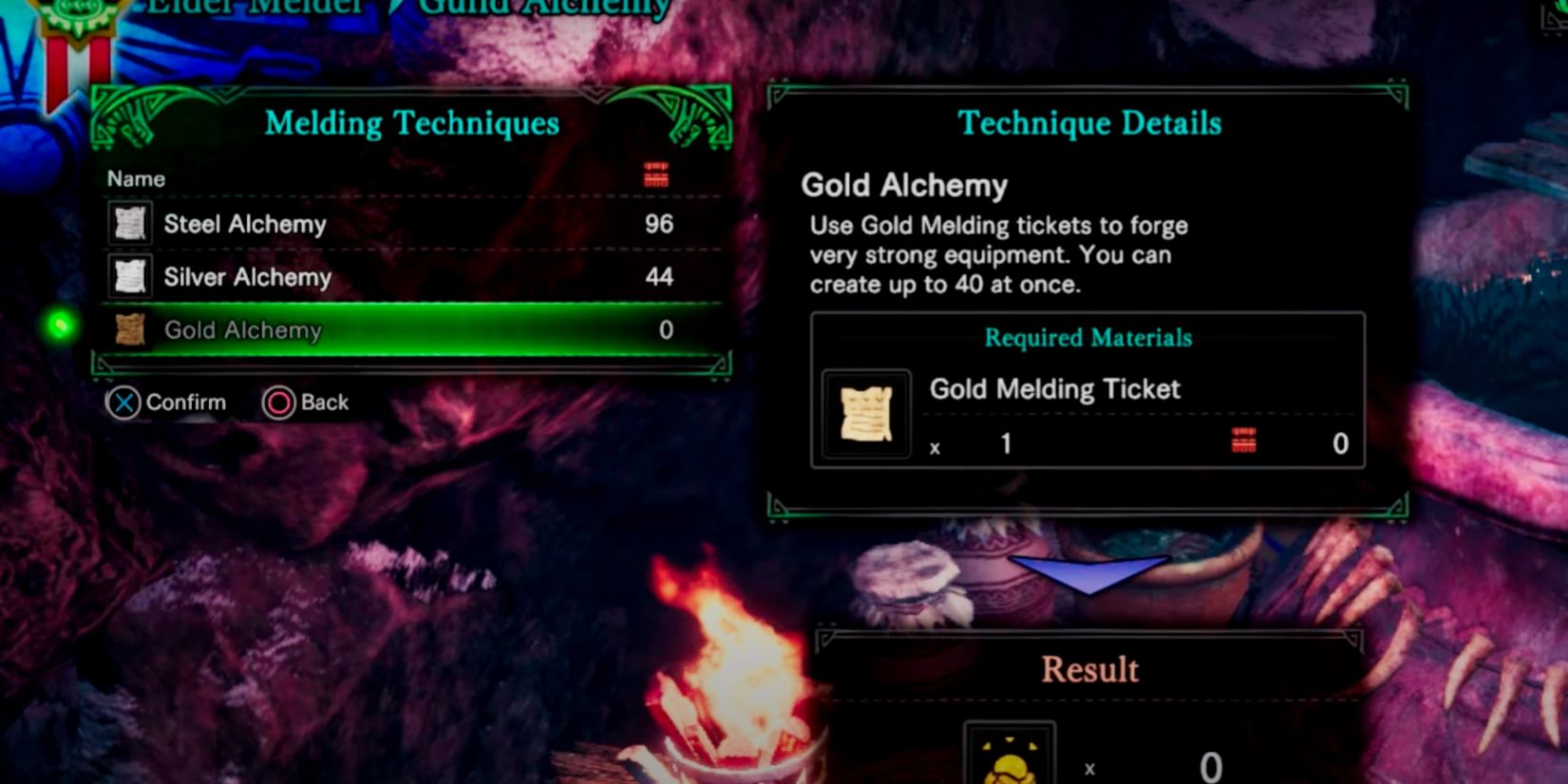Click the Name column header
This screenshot has width=1568, height=784.
[x=135, y=177]
